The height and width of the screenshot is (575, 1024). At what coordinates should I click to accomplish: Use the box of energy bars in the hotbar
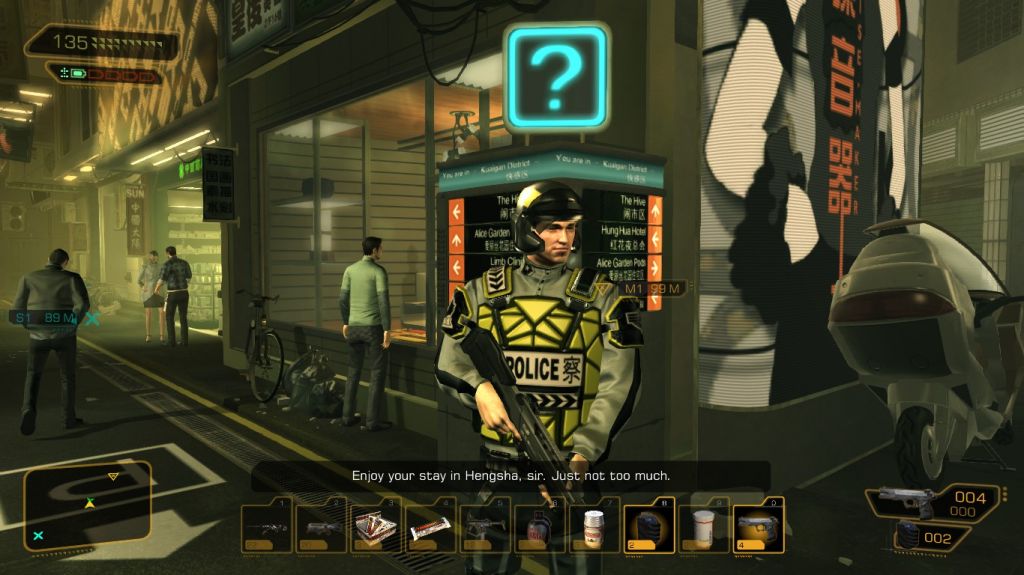point(376,527)
